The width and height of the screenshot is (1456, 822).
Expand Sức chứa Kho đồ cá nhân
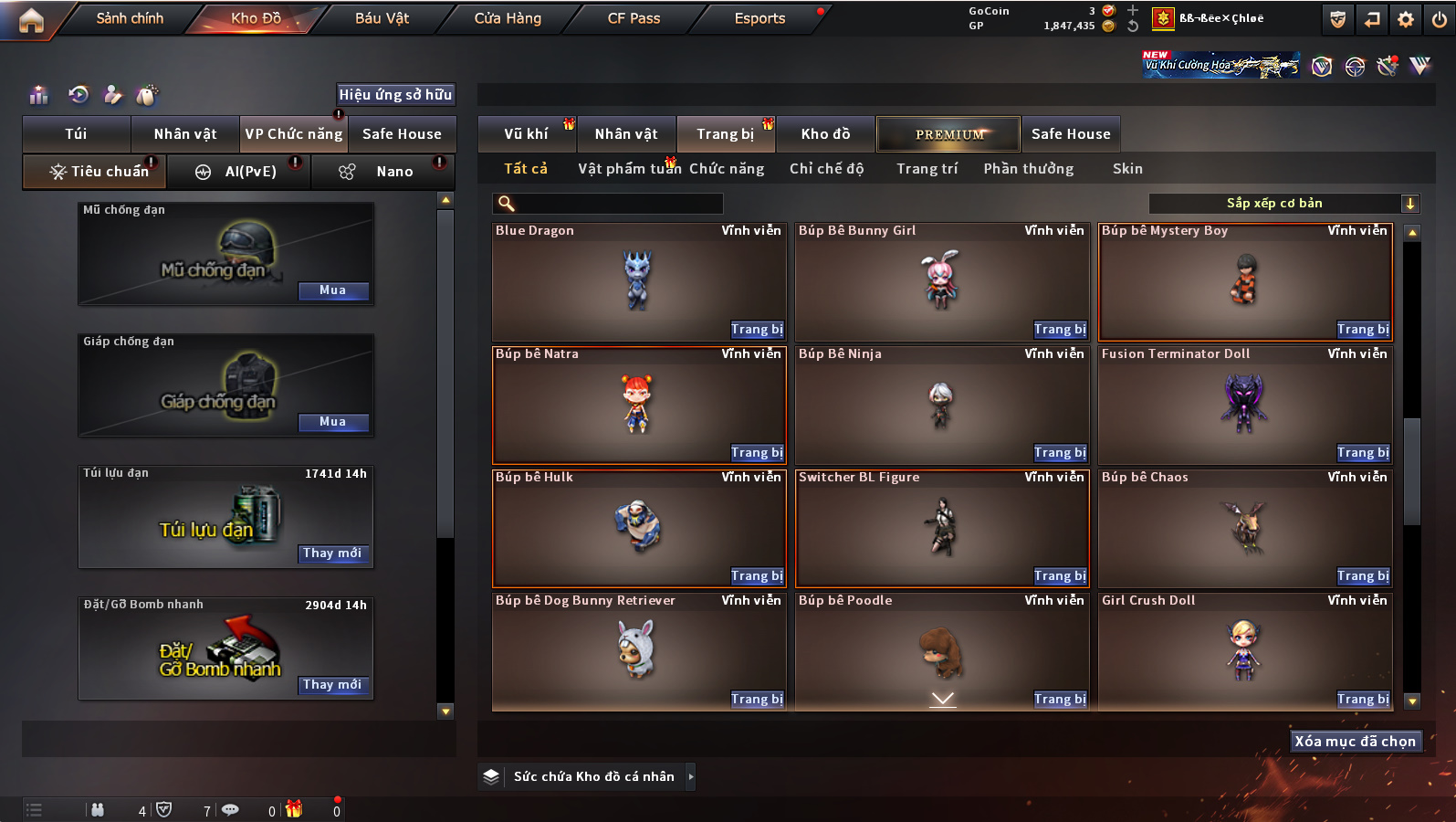pyautogui.click(x=691, y=776)
